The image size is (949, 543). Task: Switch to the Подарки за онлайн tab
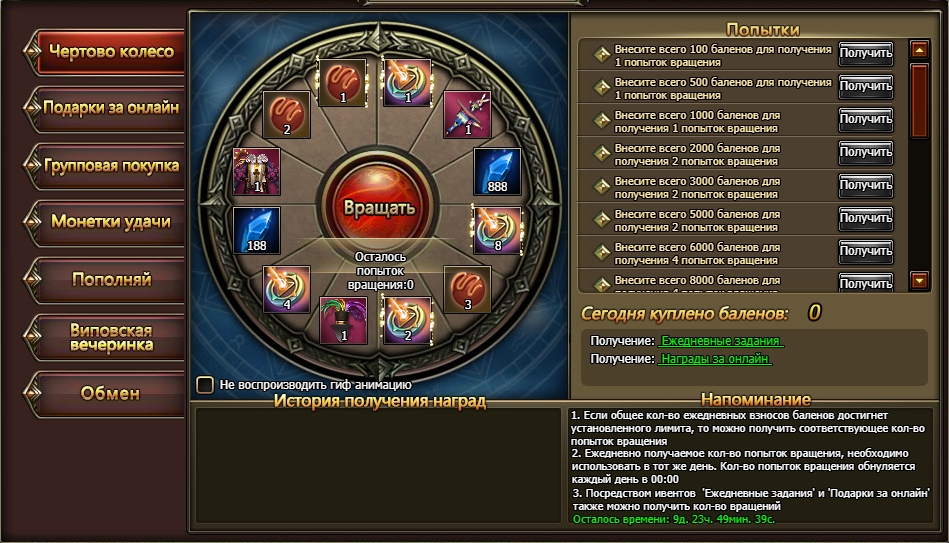click(x=110, y=108)
